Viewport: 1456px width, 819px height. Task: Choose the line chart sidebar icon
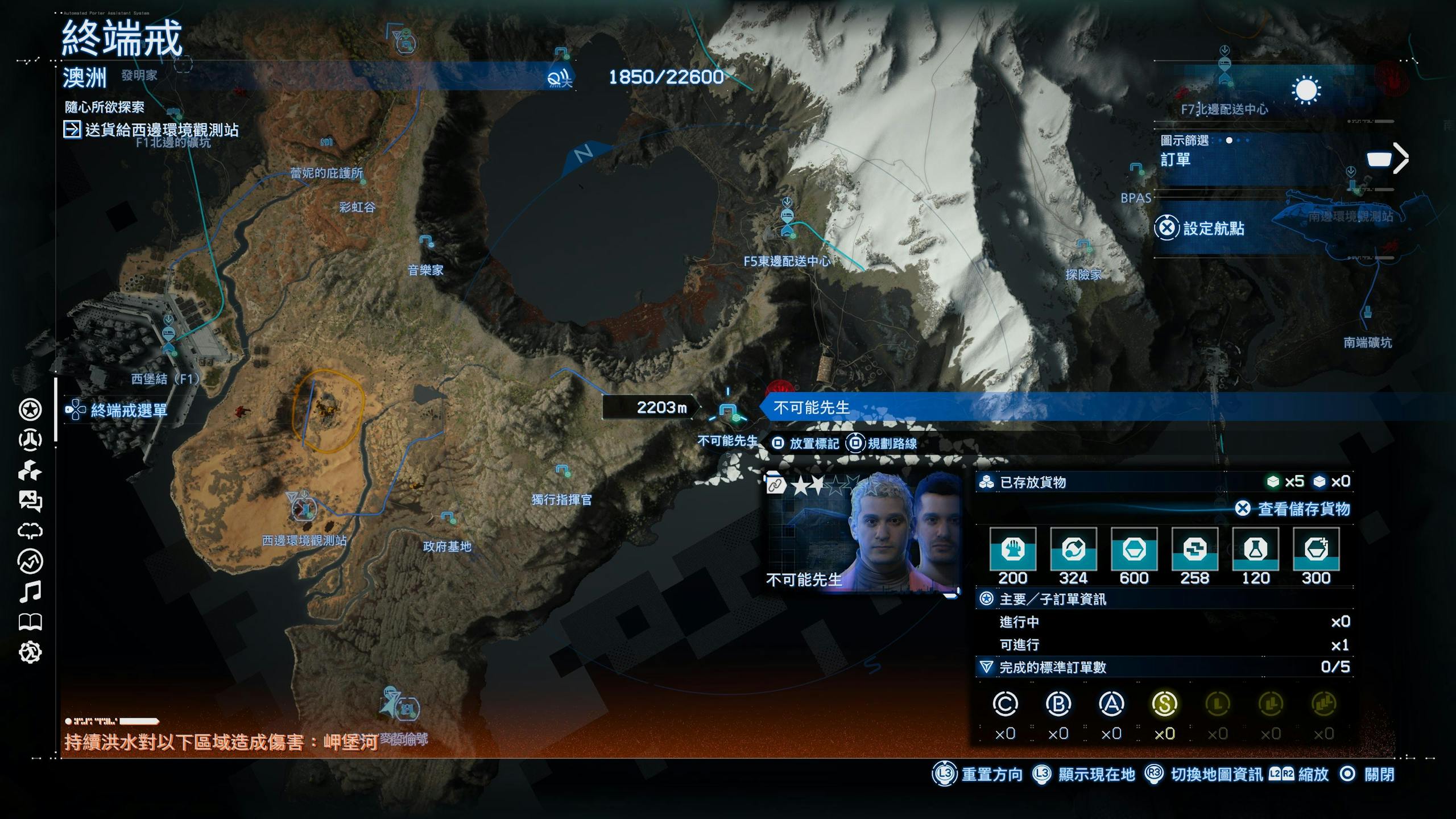point(30,561)
